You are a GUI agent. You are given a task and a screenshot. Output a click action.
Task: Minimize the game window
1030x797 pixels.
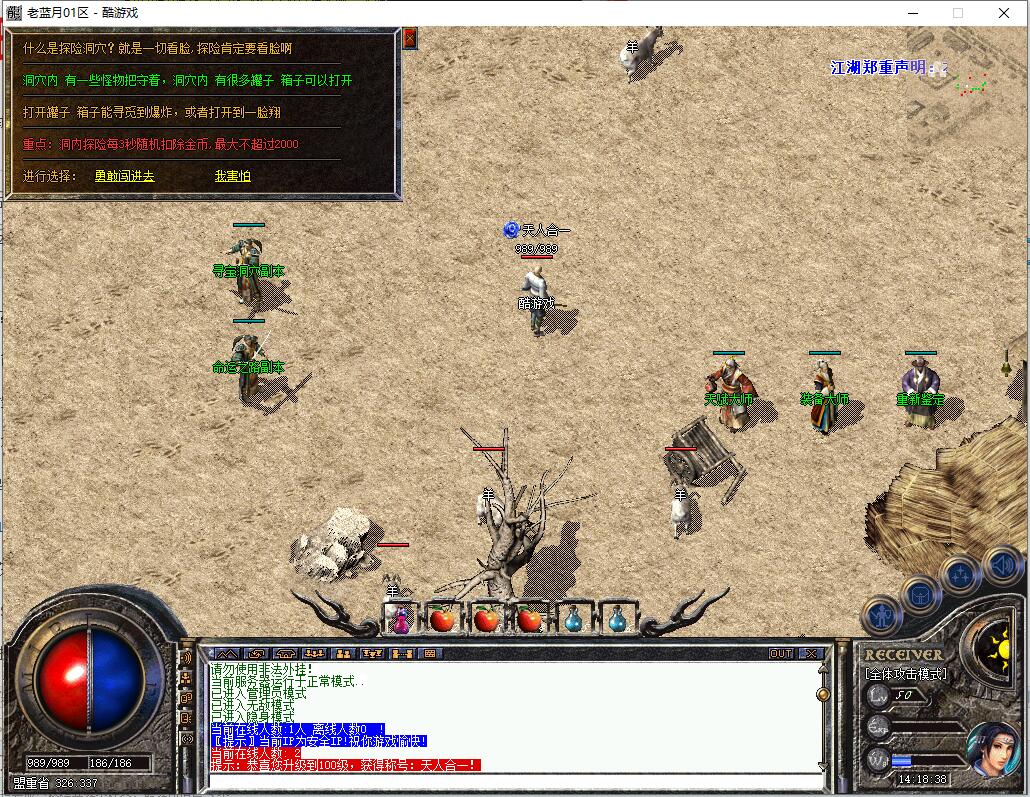(912, 13)
